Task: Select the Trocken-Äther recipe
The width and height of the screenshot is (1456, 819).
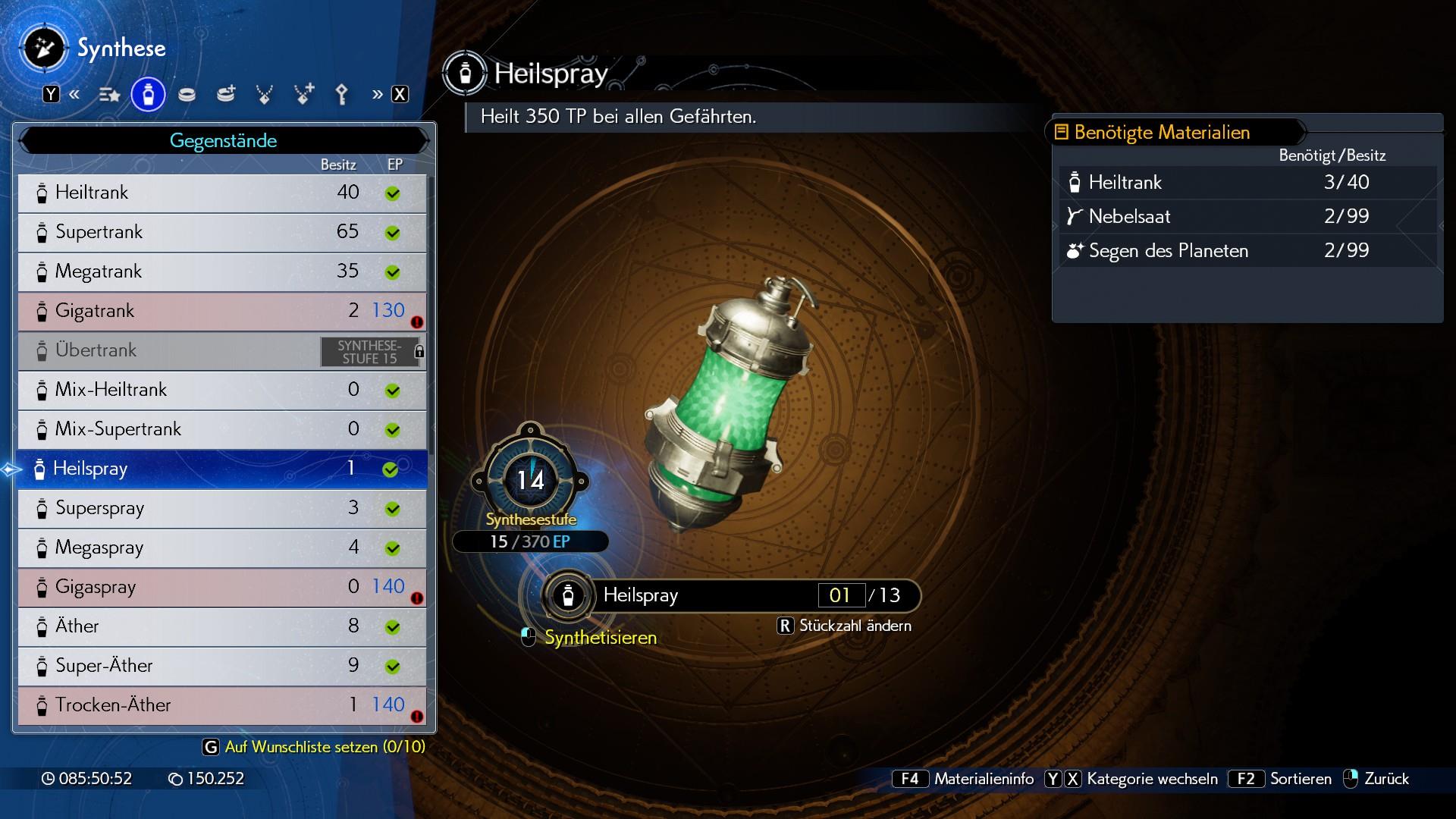Action: point(221,705)
